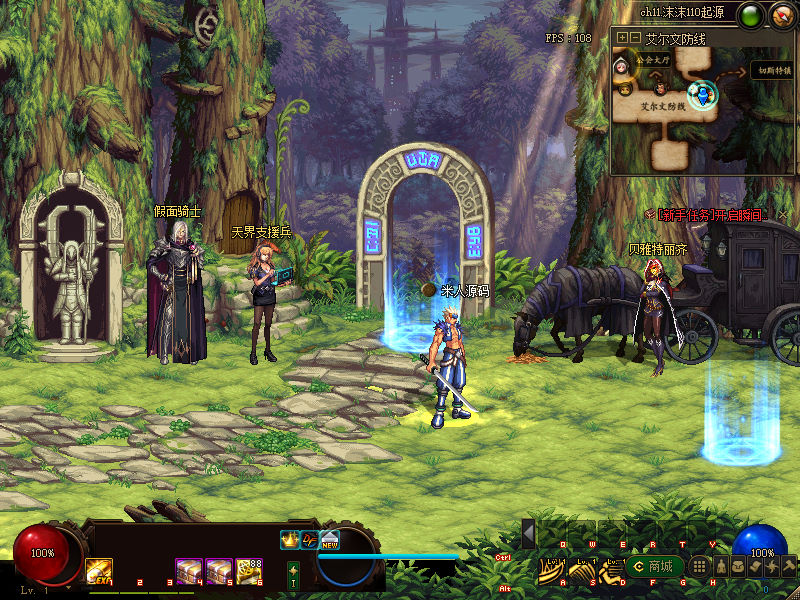Open the 商城 shop button

click(x=651, y=567)
